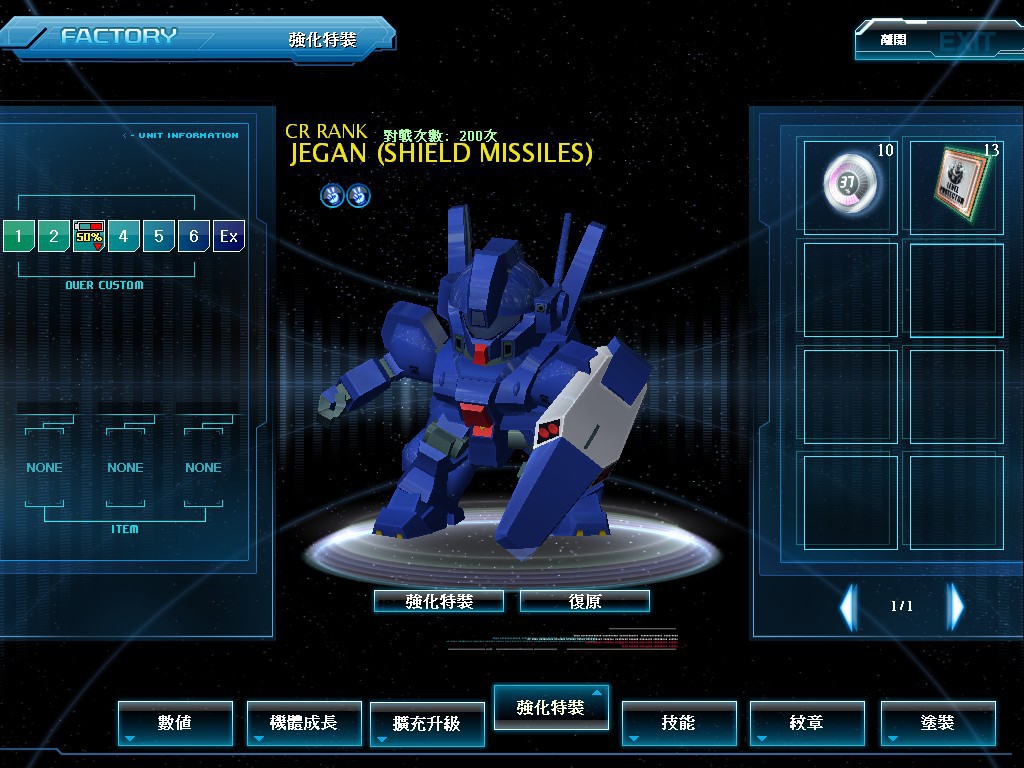Show the 技能 skills tab
Viewport: 1024px width, 768px height.
(679, 722)
